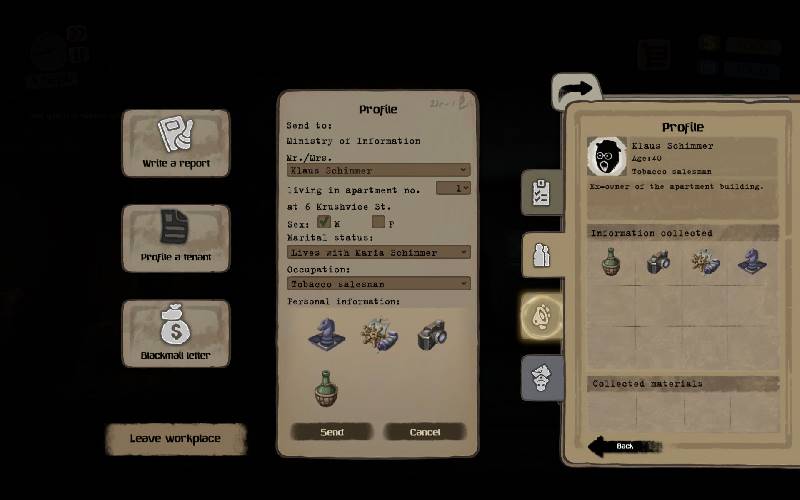
Task: Cancel the profile form
Action: tap(425, 432)
